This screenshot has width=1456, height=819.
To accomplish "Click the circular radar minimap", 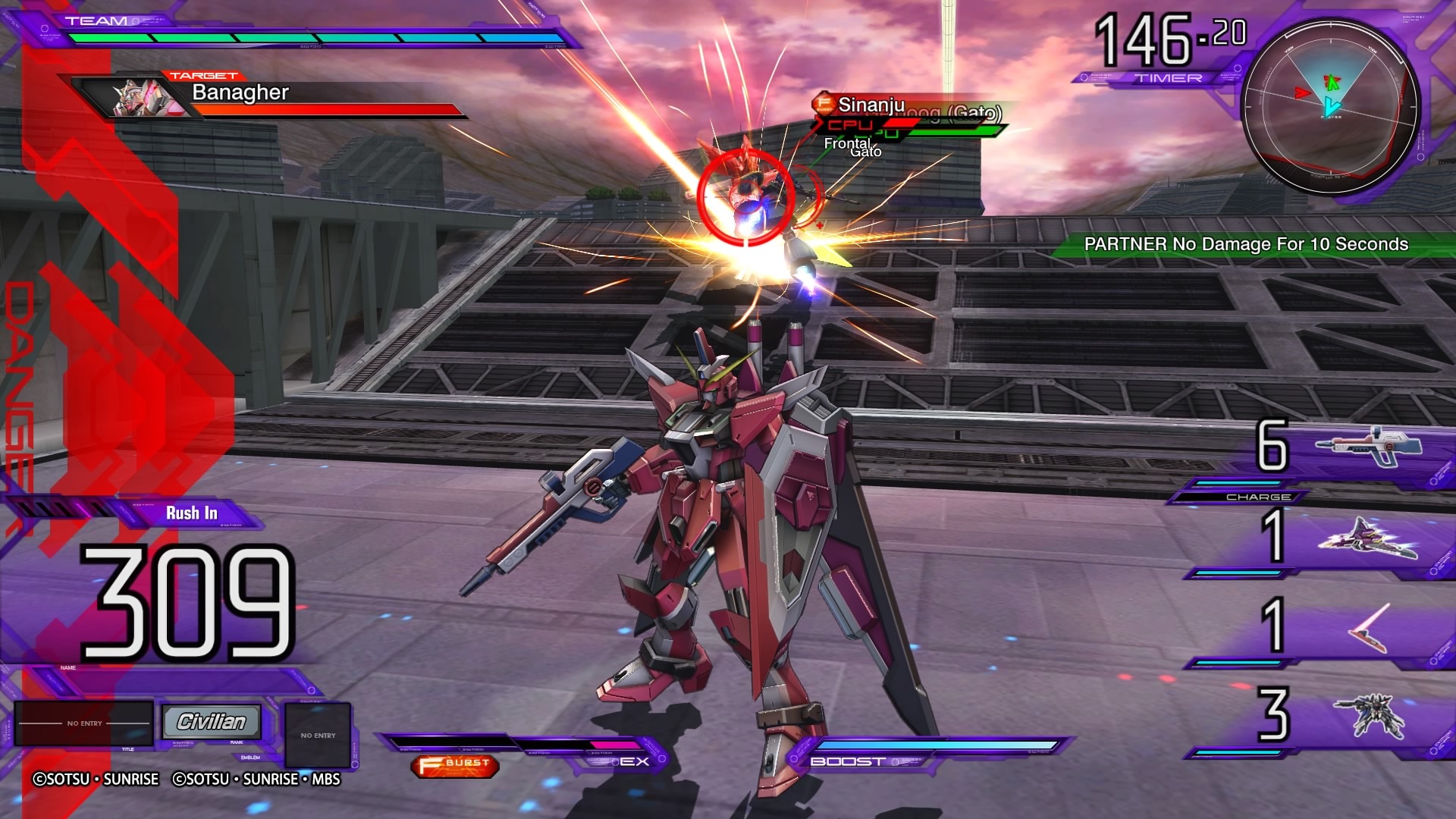I will point(1330,105).
